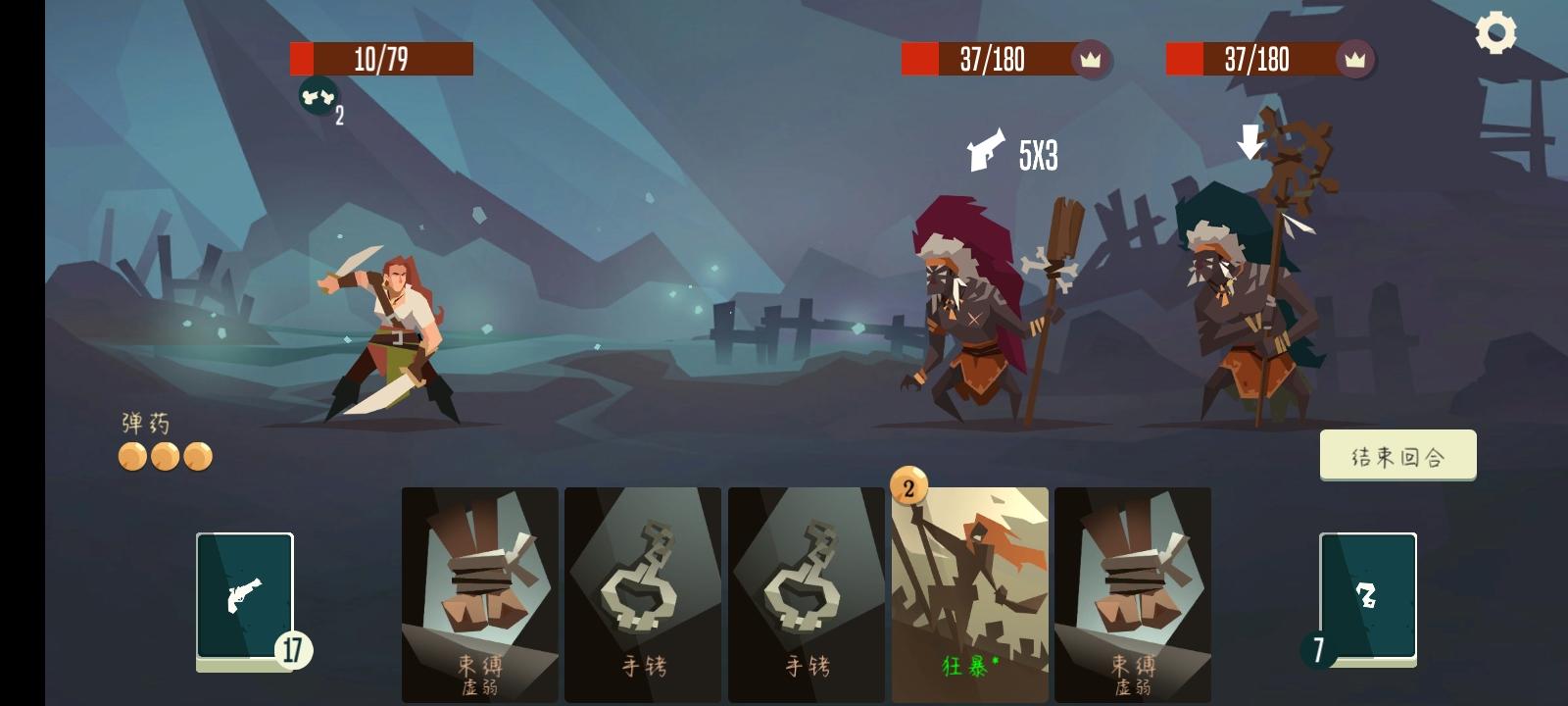Play the 狂暴 frenzy card
Viewport: 1568px width, 706px height.
(x=969, y=588)
